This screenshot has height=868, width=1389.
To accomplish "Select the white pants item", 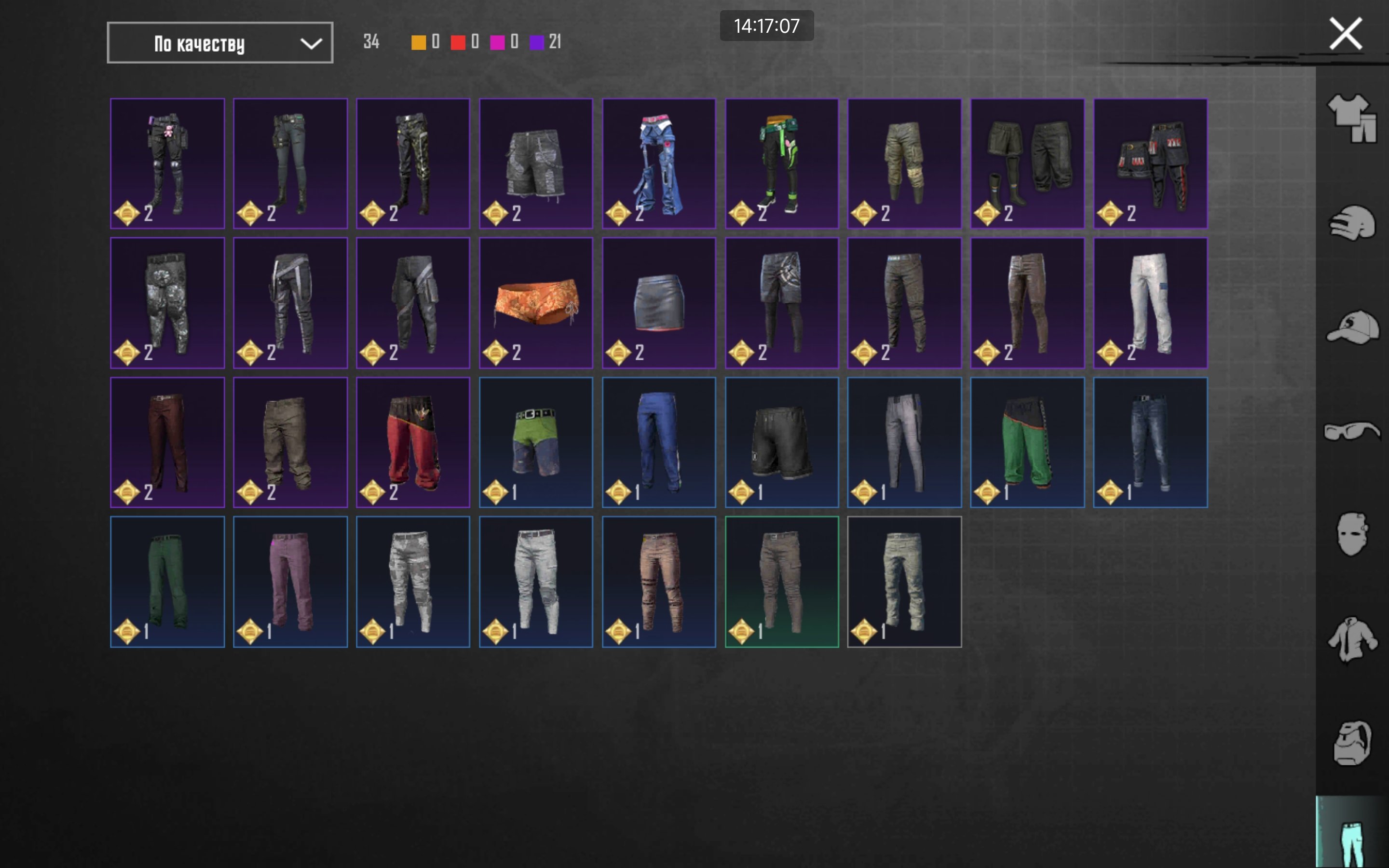I will pos(1150,302).
